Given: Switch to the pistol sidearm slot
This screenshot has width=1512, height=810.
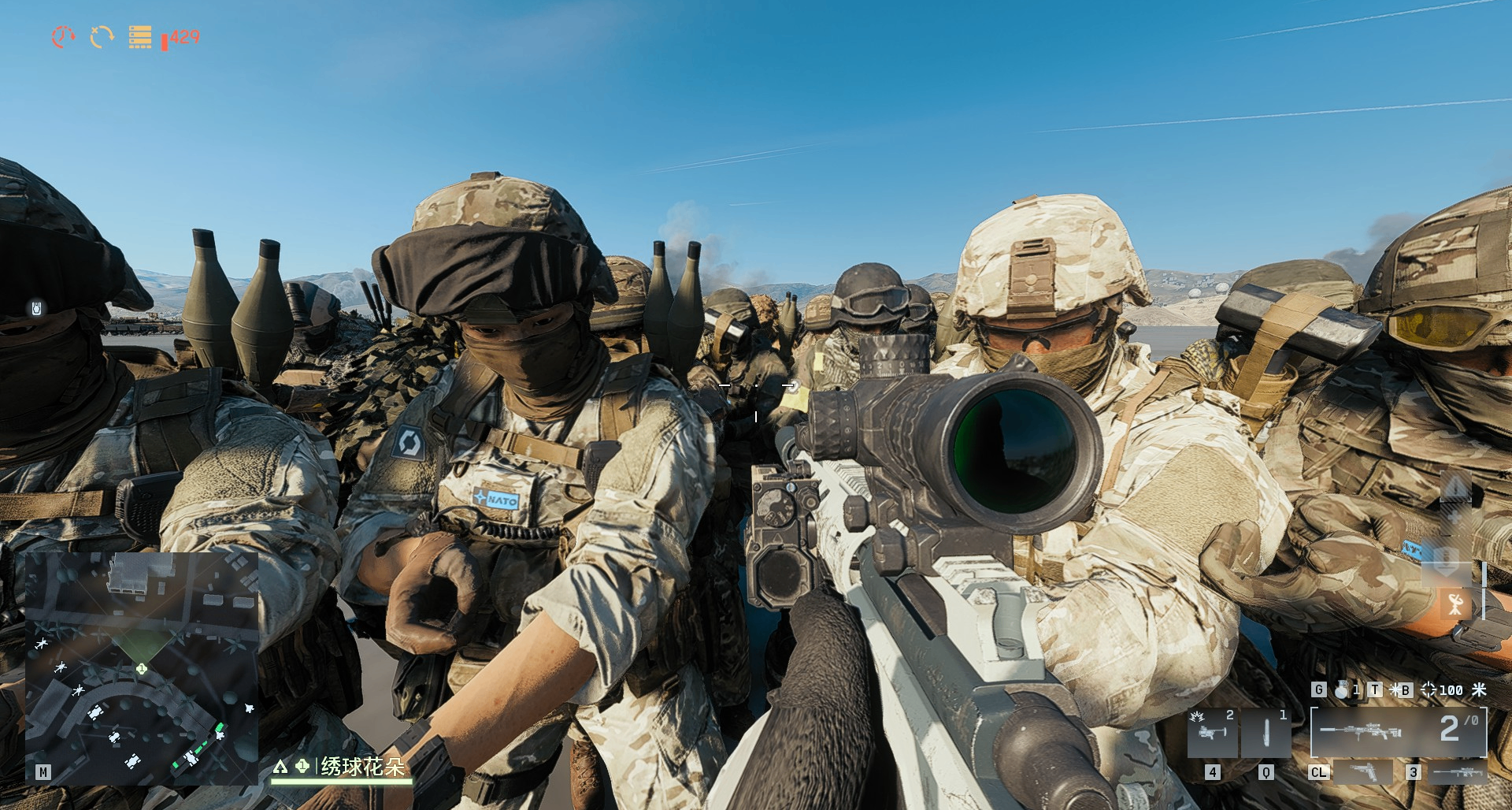Looking at the screenshot, I should point(1363,772).
